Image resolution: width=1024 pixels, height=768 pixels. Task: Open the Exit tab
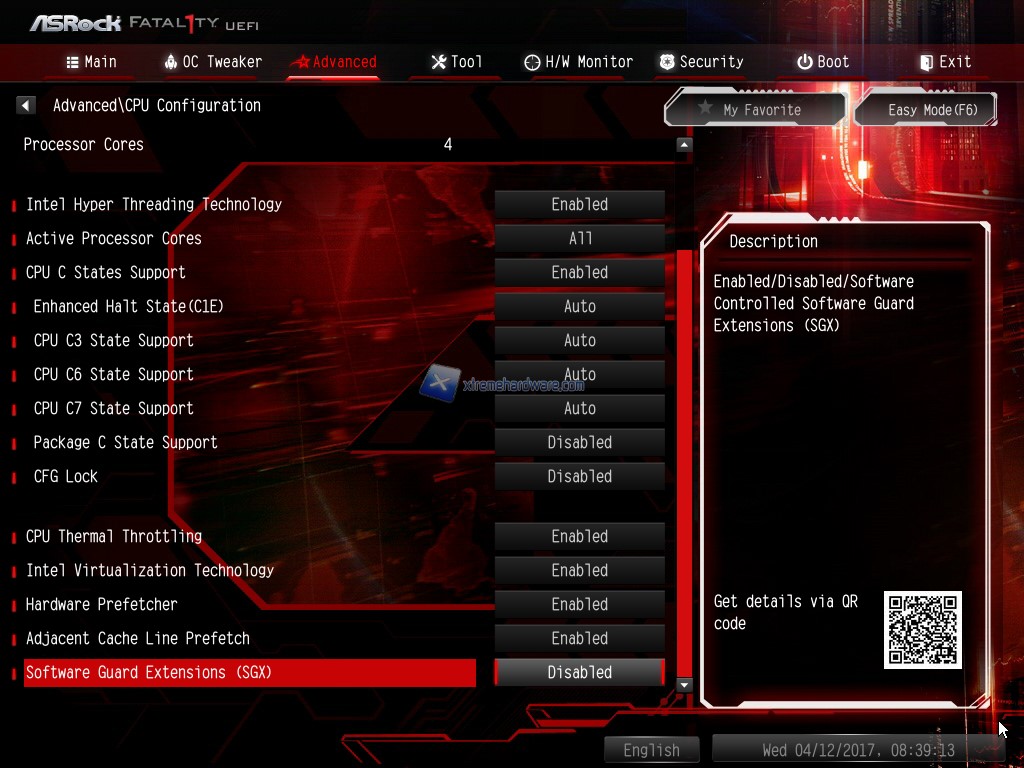point(945,62)
